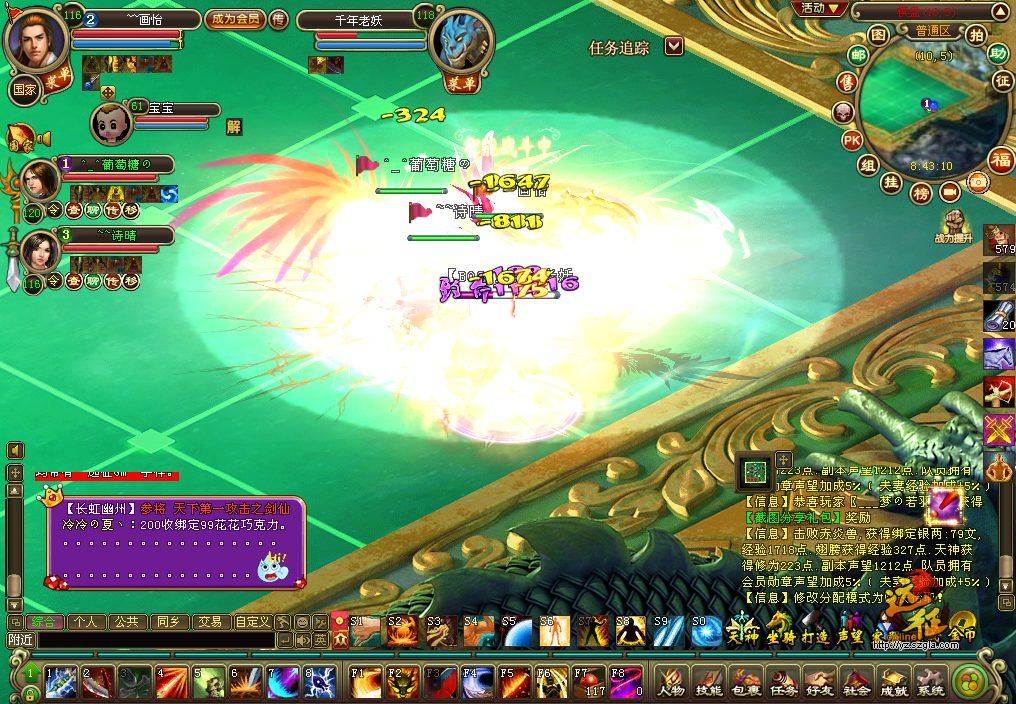Toggle the PK mode button
Screen dimensions: 1016x704
pyautogui.click(x=852, y=140)
